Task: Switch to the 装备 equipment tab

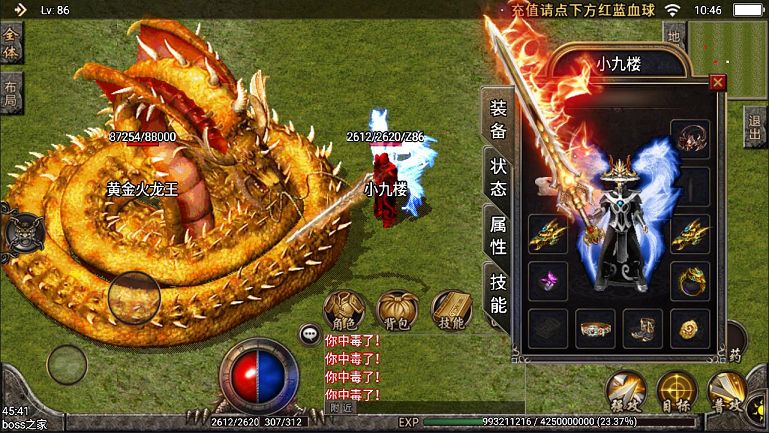Action: click(x=497, y=119)
